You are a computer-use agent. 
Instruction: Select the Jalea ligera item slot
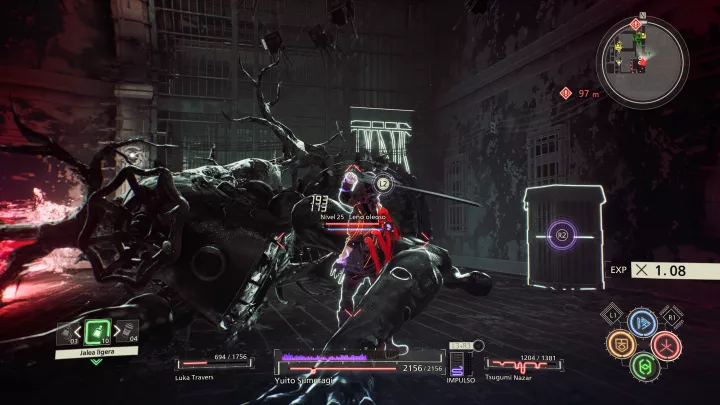(x=96, y=332)
